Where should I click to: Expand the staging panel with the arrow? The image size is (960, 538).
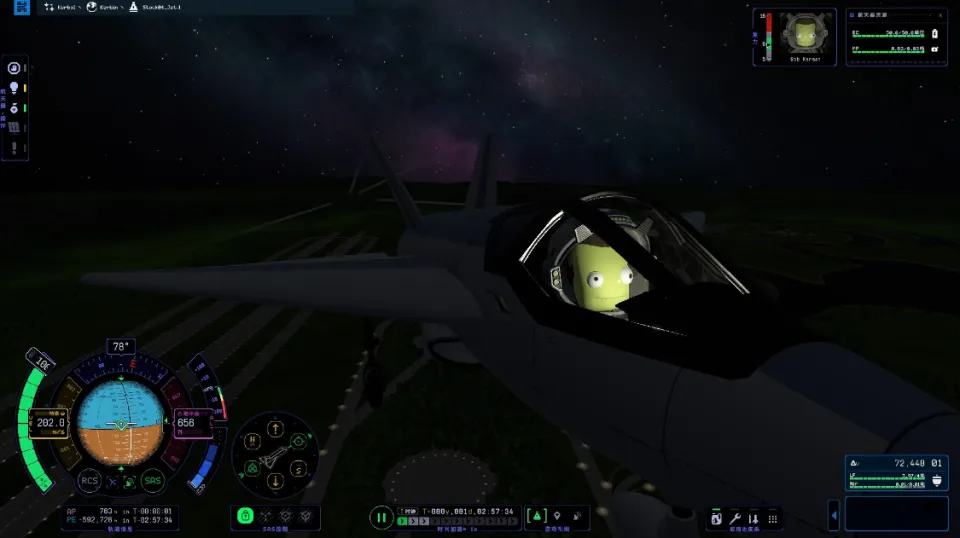coord(834,515)
